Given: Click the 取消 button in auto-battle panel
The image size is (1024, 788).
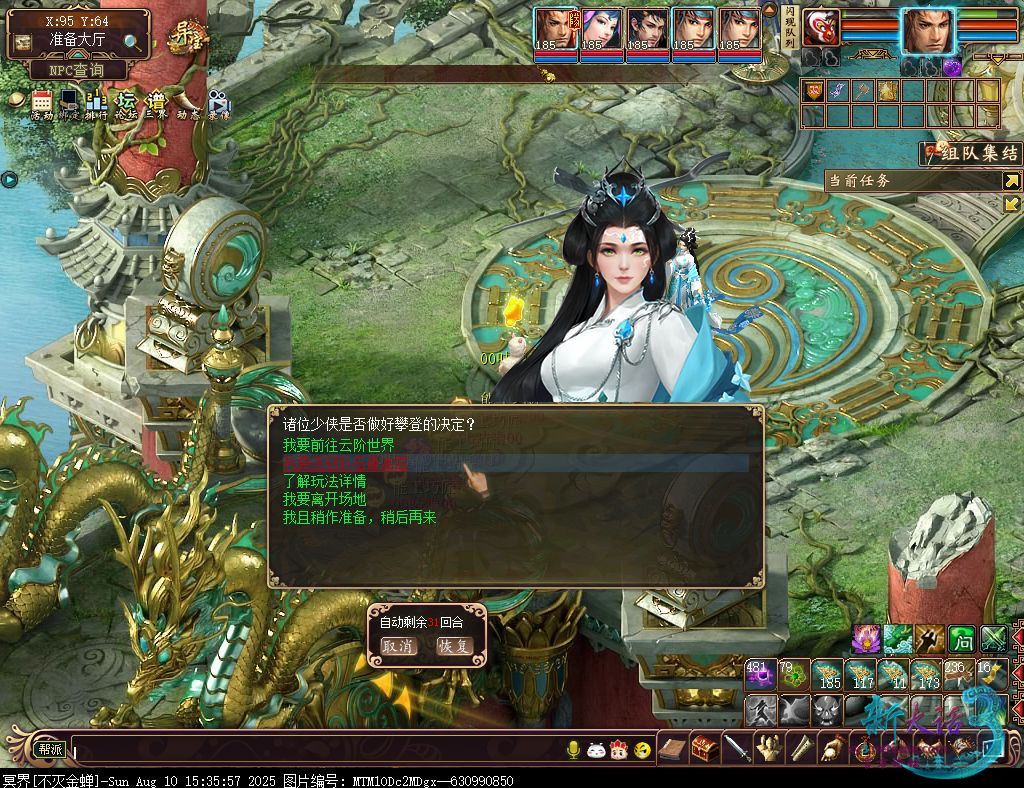Looking at the screenshot, I should (x=398, y=646).
